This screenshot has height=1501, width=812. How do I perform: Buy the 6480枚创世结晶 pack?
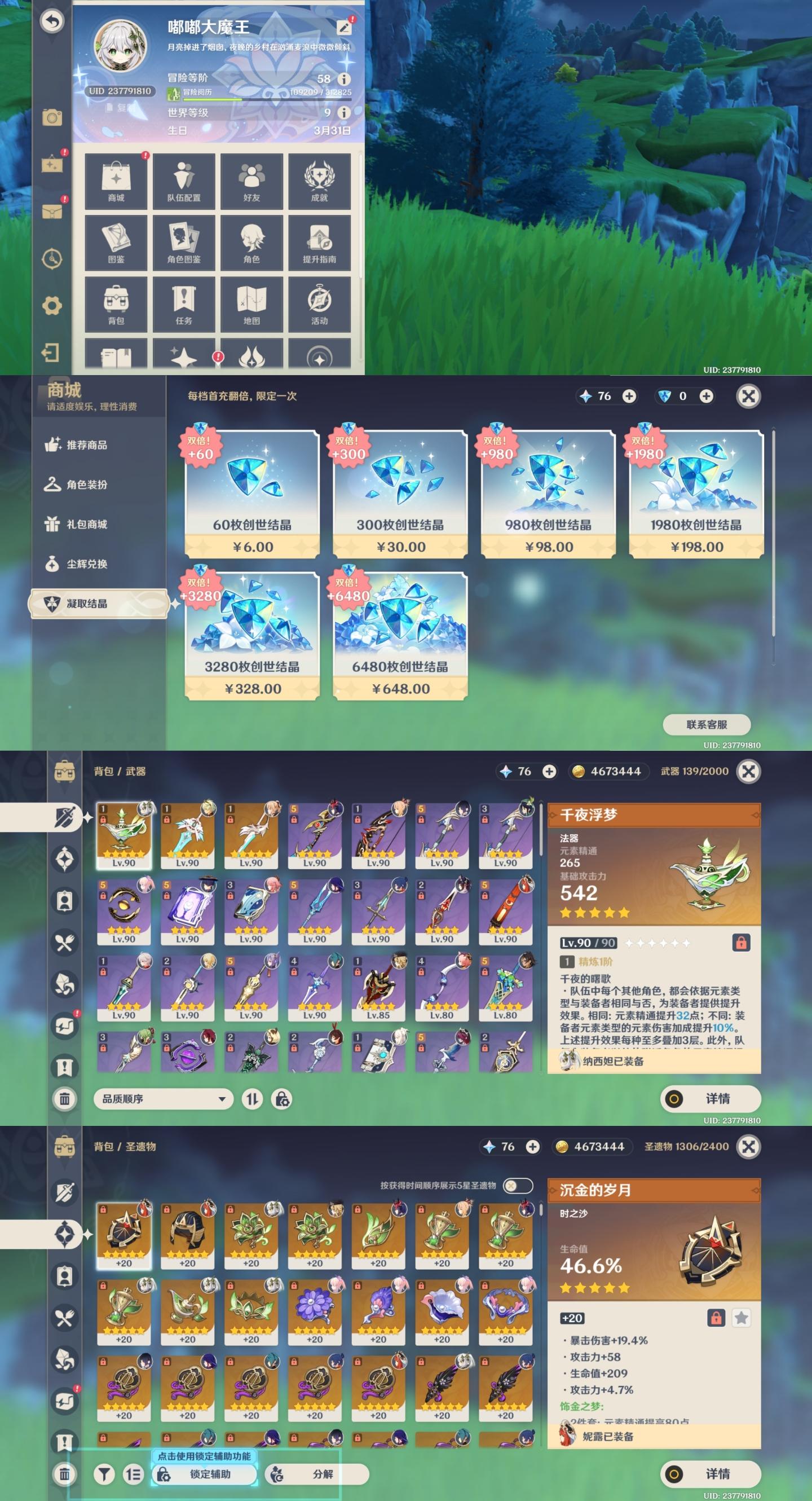pyautogui.click(x=400, y=636)
